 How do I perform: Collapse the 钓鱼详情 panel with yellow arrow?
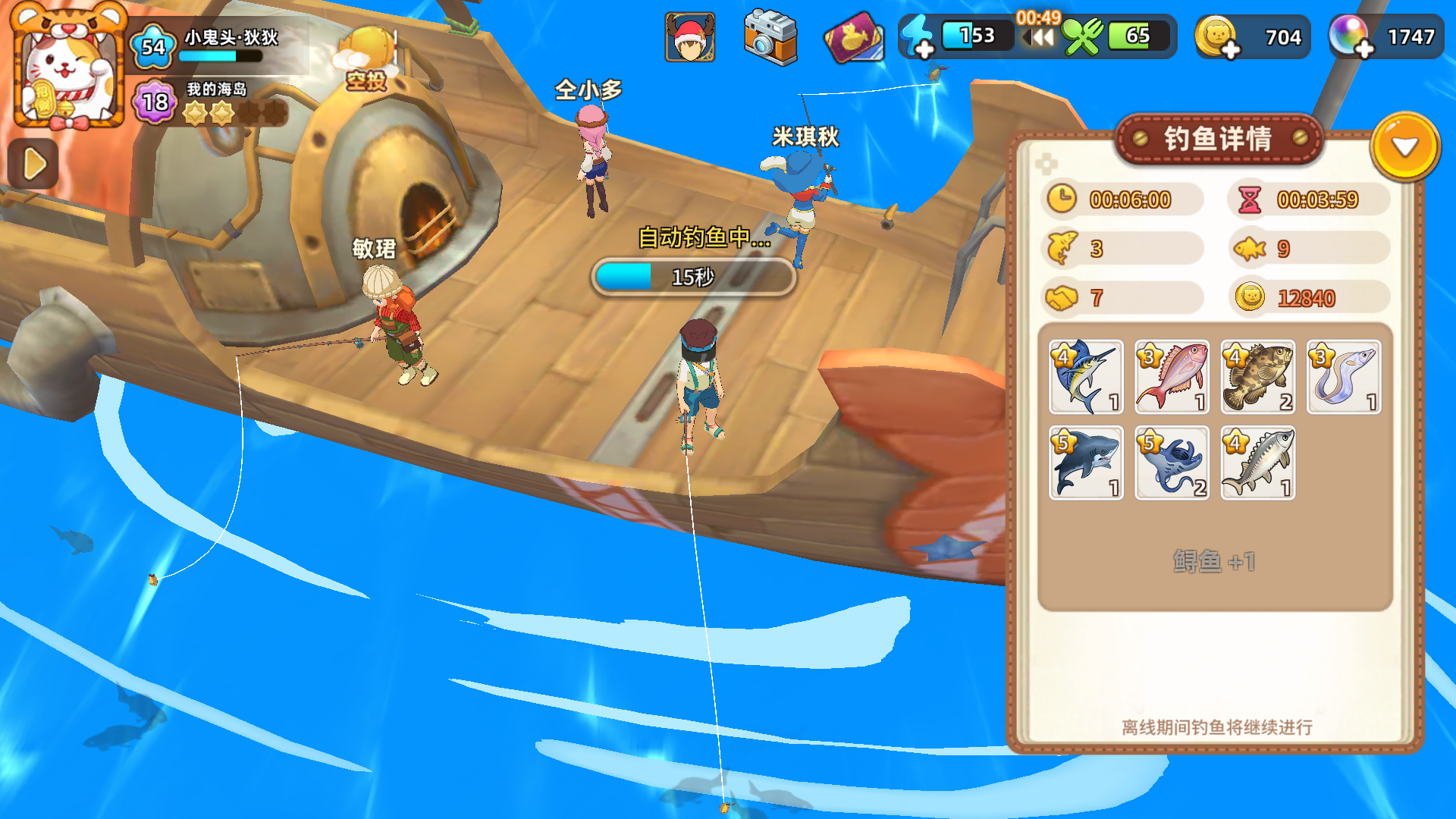click(1407, 148)
